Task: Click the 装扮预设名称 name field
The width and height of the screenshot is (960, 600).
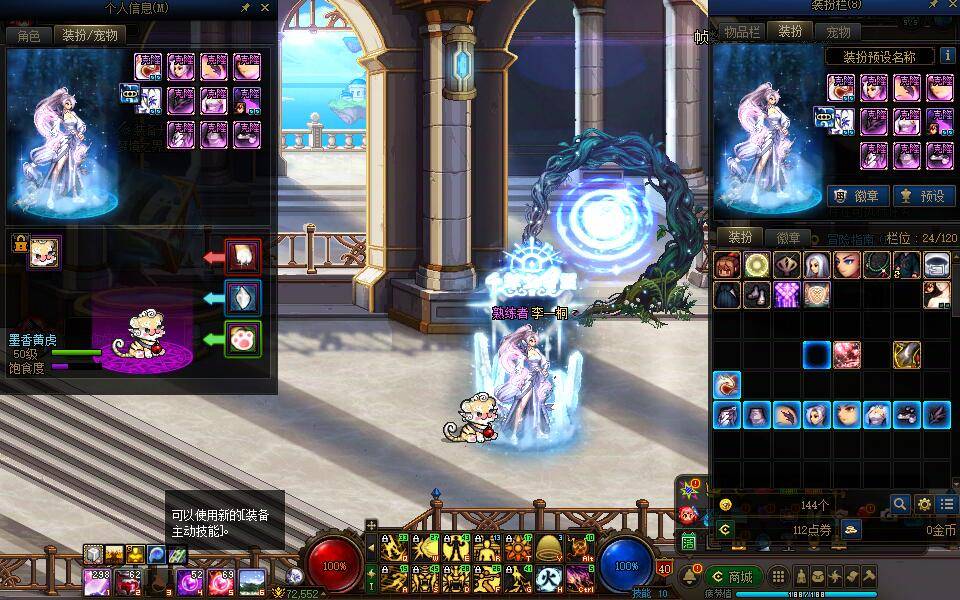Action: coord(879,57)
